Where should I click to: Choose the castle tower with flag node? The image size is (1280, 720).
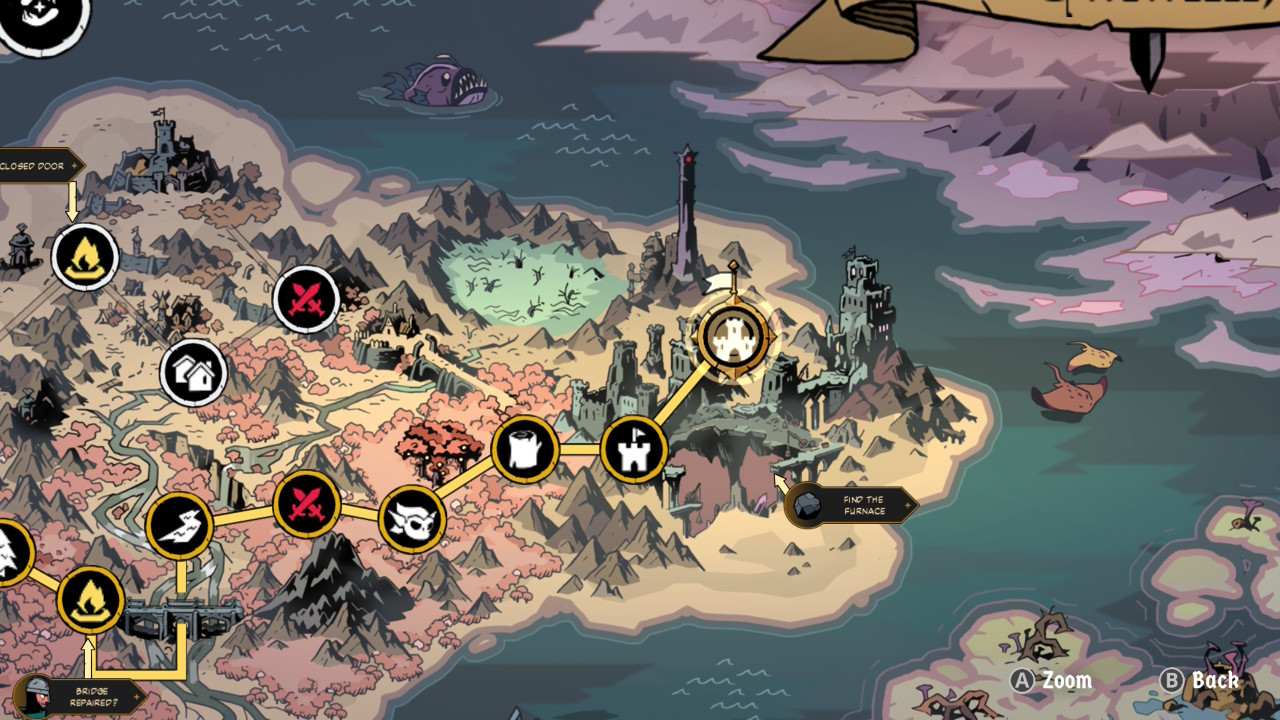[x=634, y=450]
